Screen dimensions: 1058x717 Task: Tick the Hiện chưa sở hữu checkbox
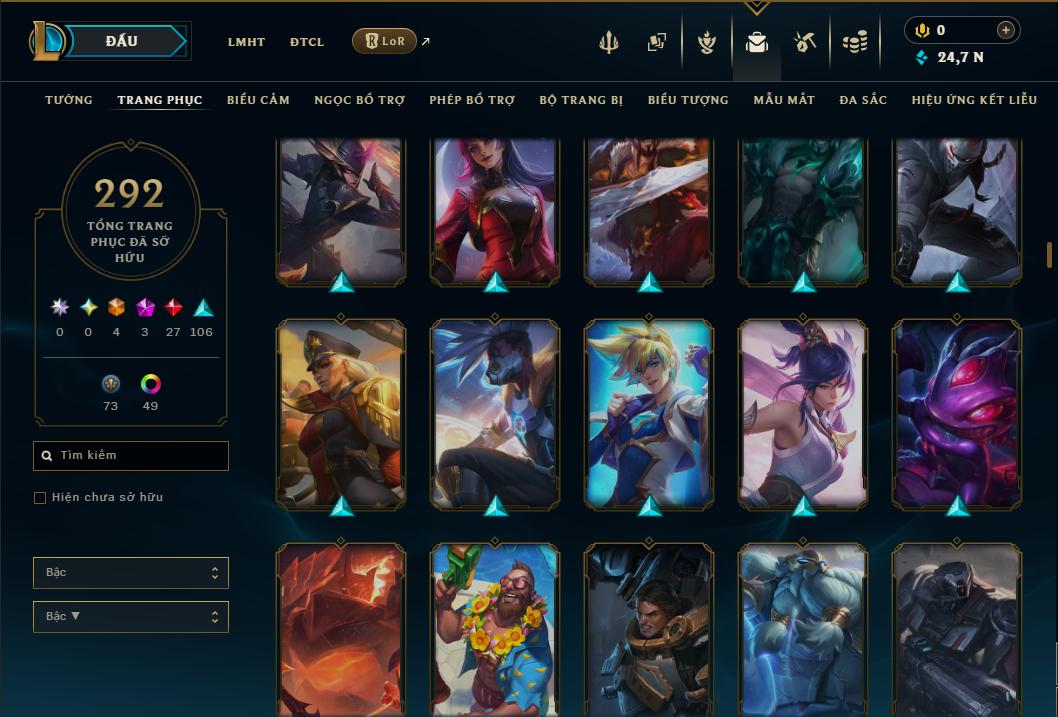(40, 498)
